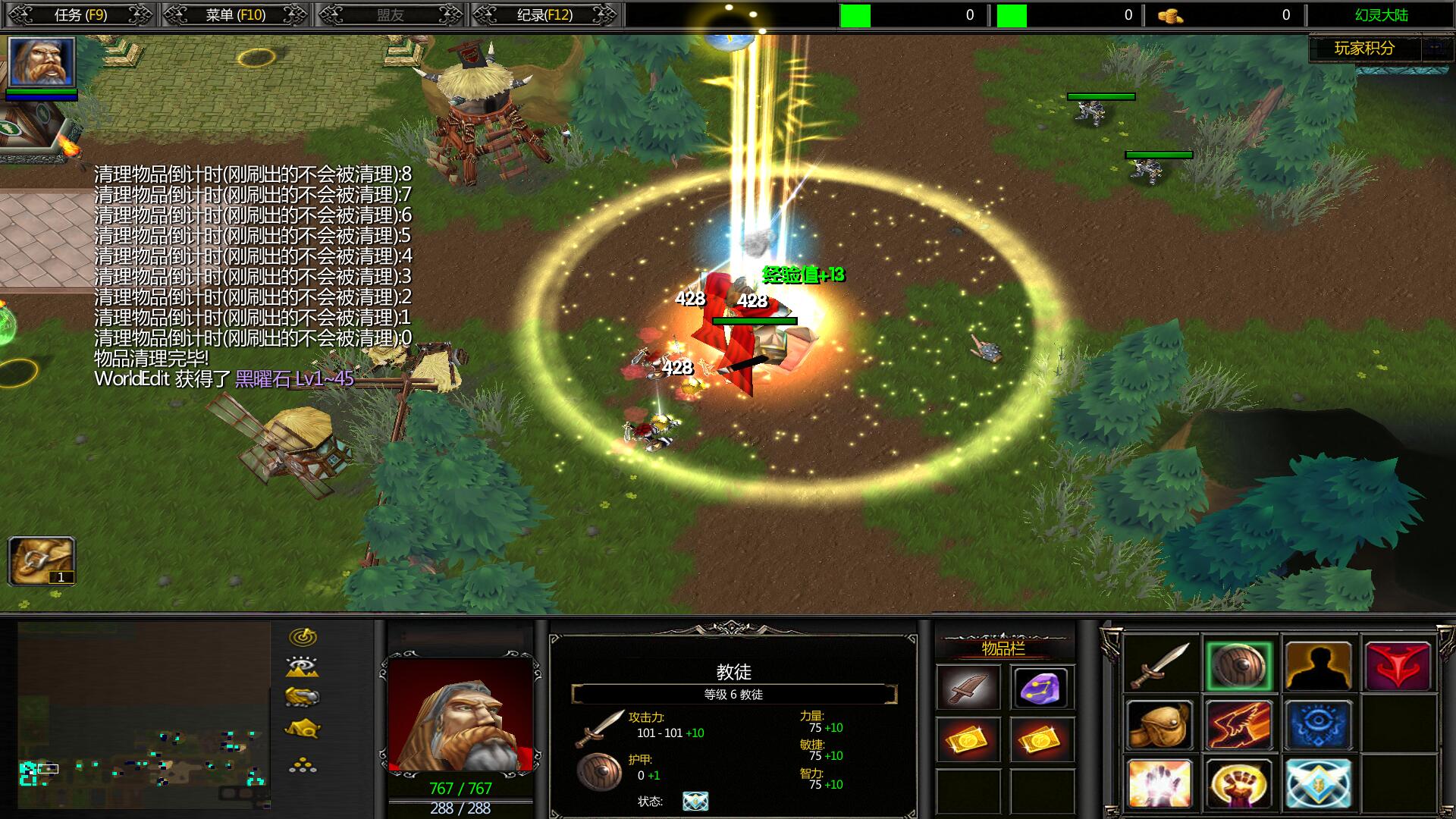Click the highlighted round shield command

(1238, 666)
